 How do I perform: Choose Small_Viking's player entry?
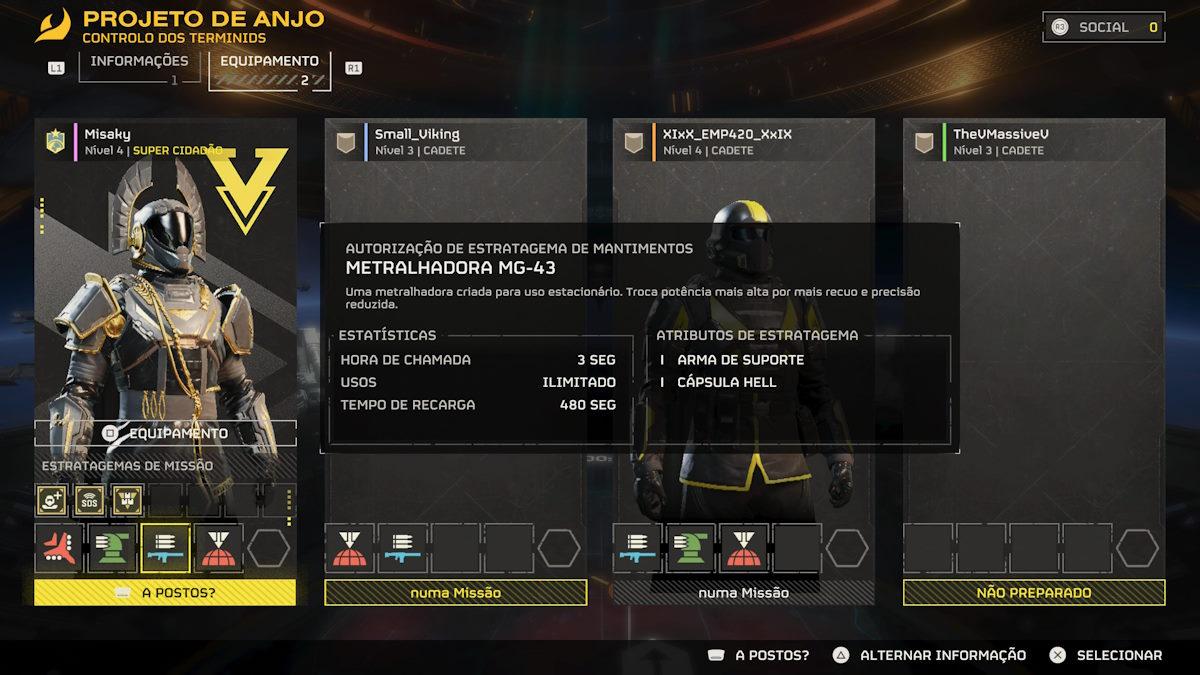click(417, 134)
